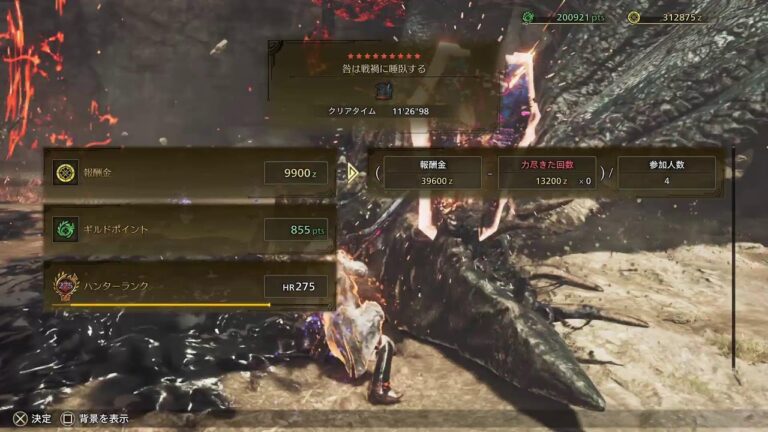Select the ハンターランク hunter rank row
Viewport: 768px width, 432px height.
[188, 286]
